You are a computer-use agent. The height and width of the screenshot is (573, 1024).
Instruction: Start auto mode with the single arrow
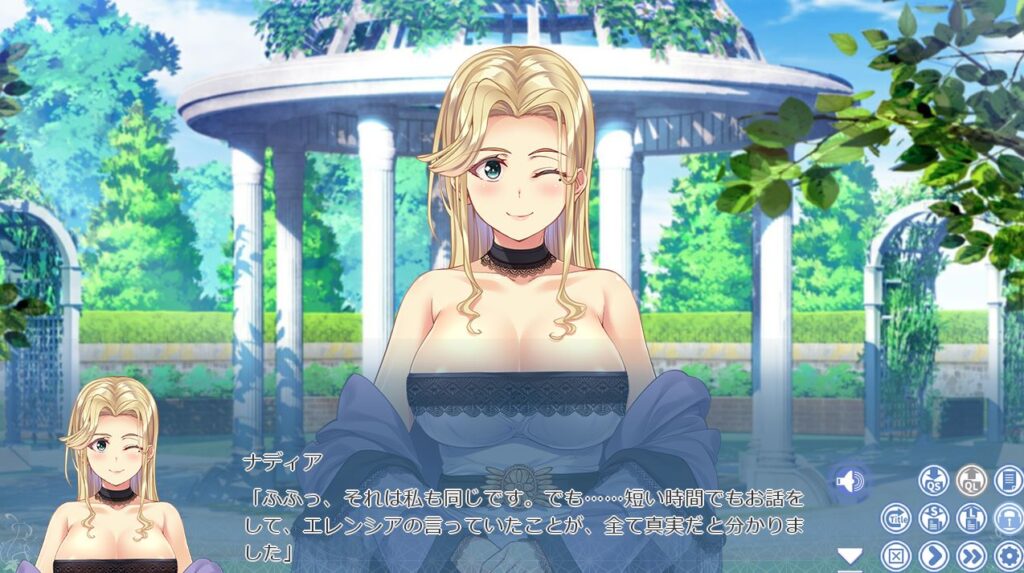click(933, 555)
